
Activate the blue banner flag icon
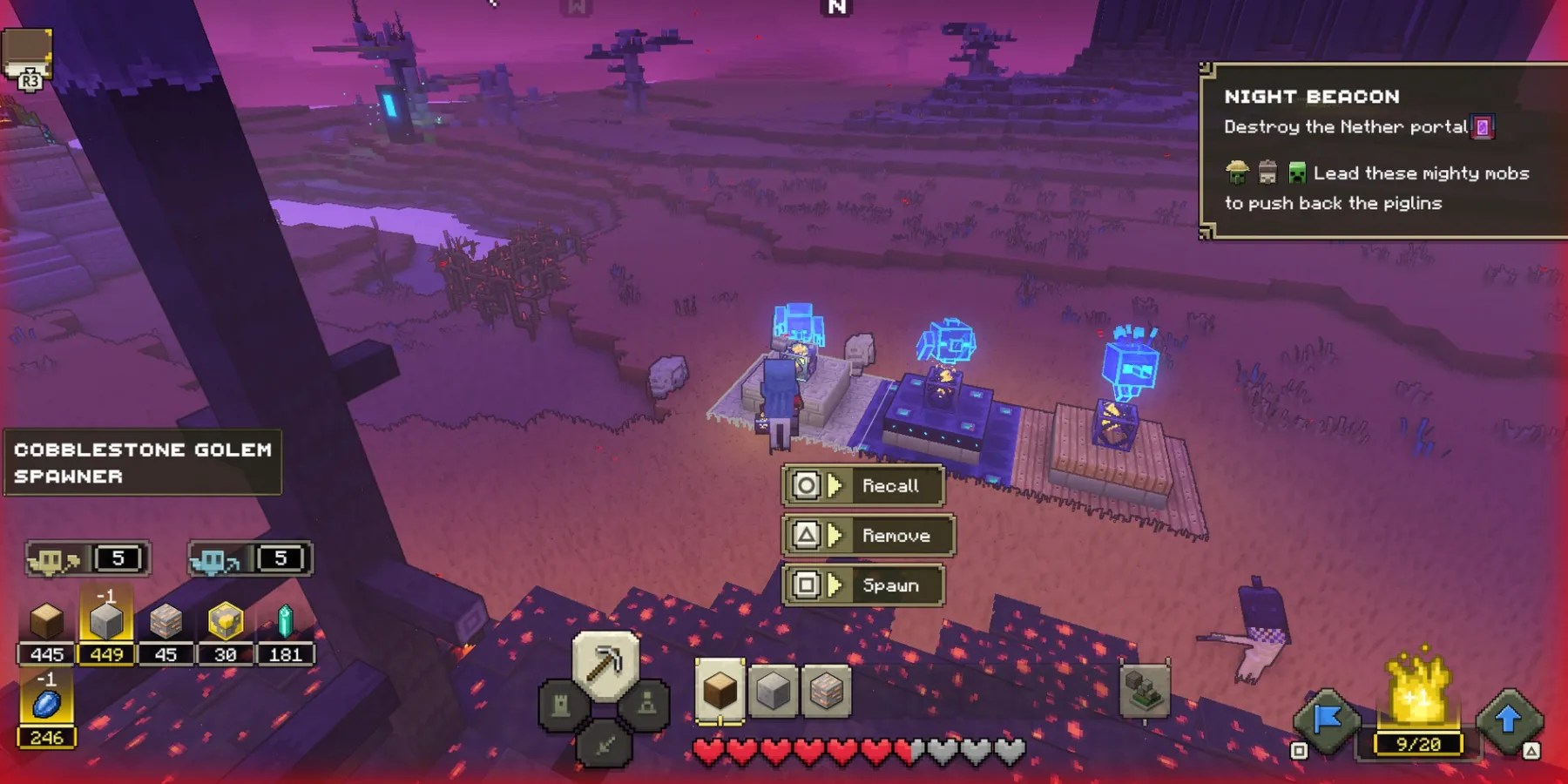[1327, 719]
